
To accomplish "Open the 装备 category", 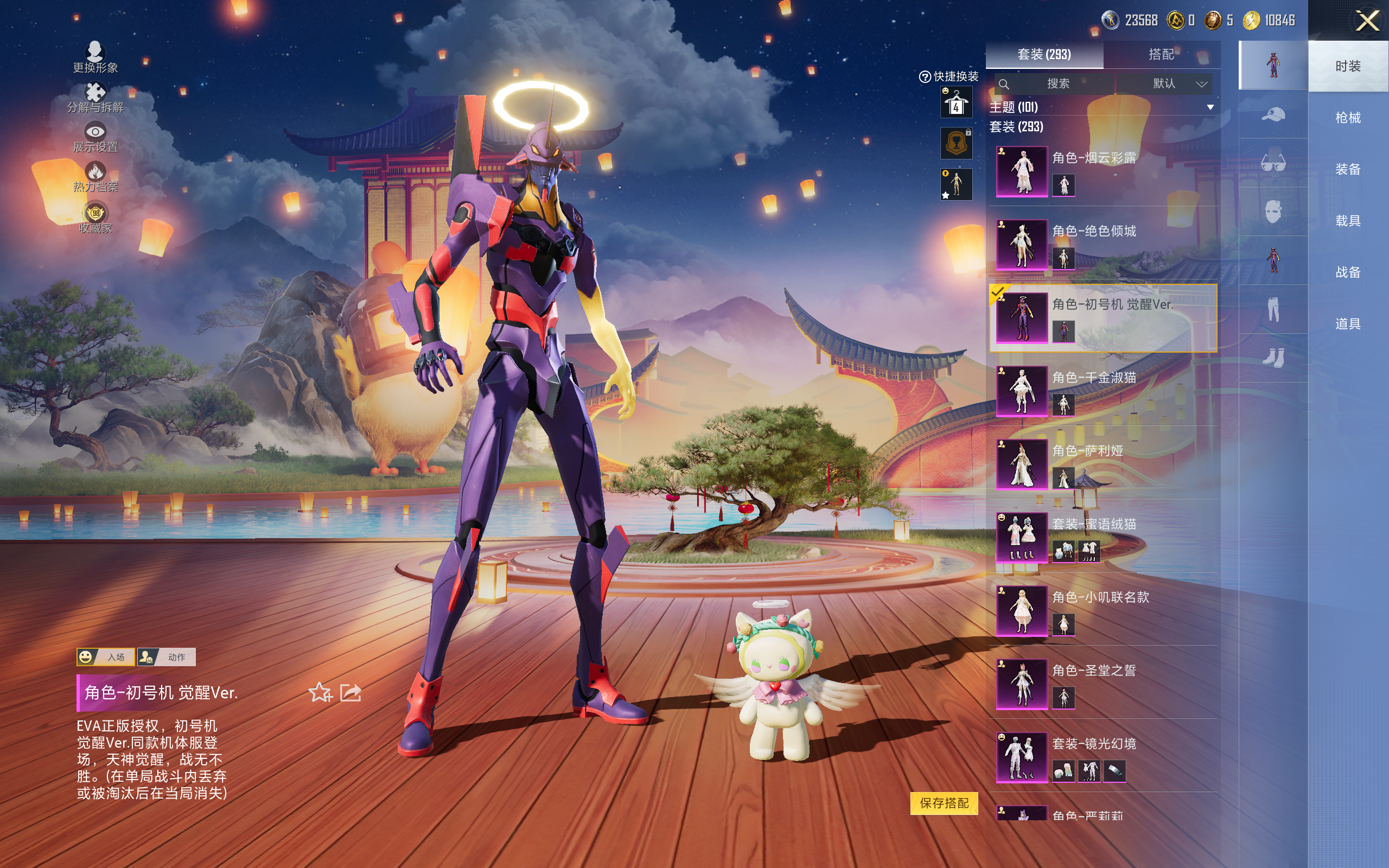I will (1347, 169).
